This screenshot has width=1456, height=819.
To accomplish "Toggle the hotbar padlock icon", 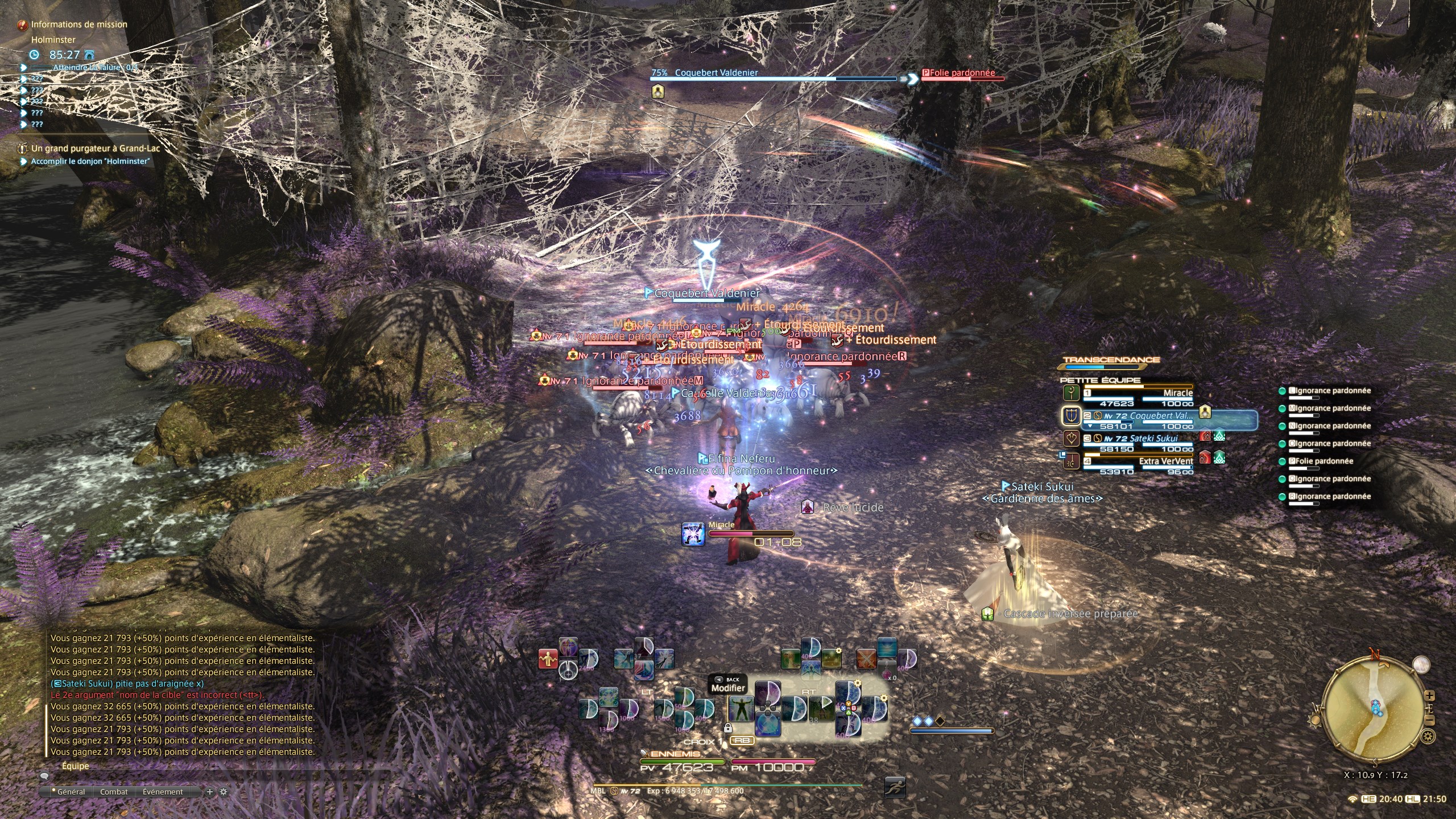I will point(727,728).
